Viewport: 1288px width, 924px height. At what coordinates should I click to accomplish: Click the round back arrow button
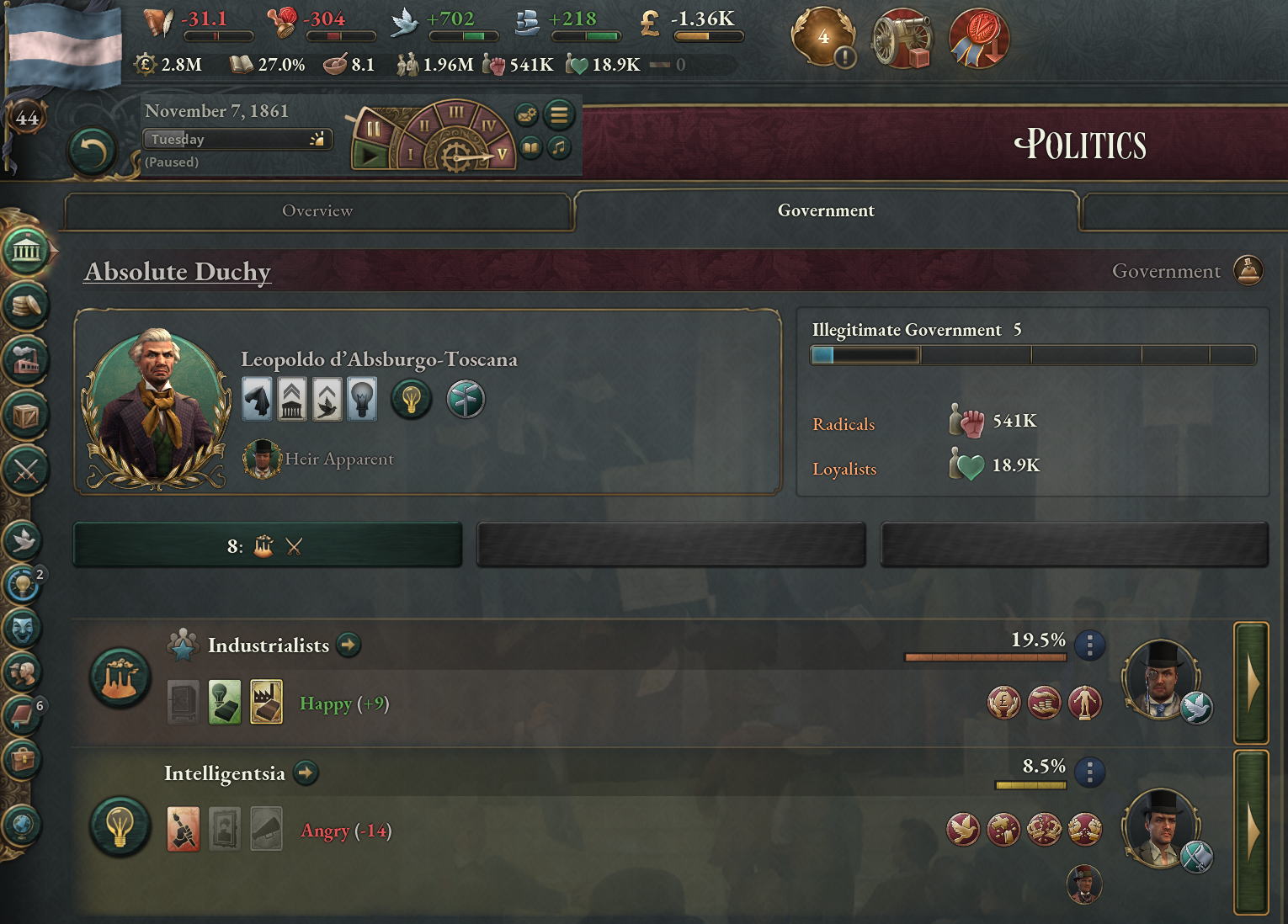pyautogui.click(x=91, y=152)
